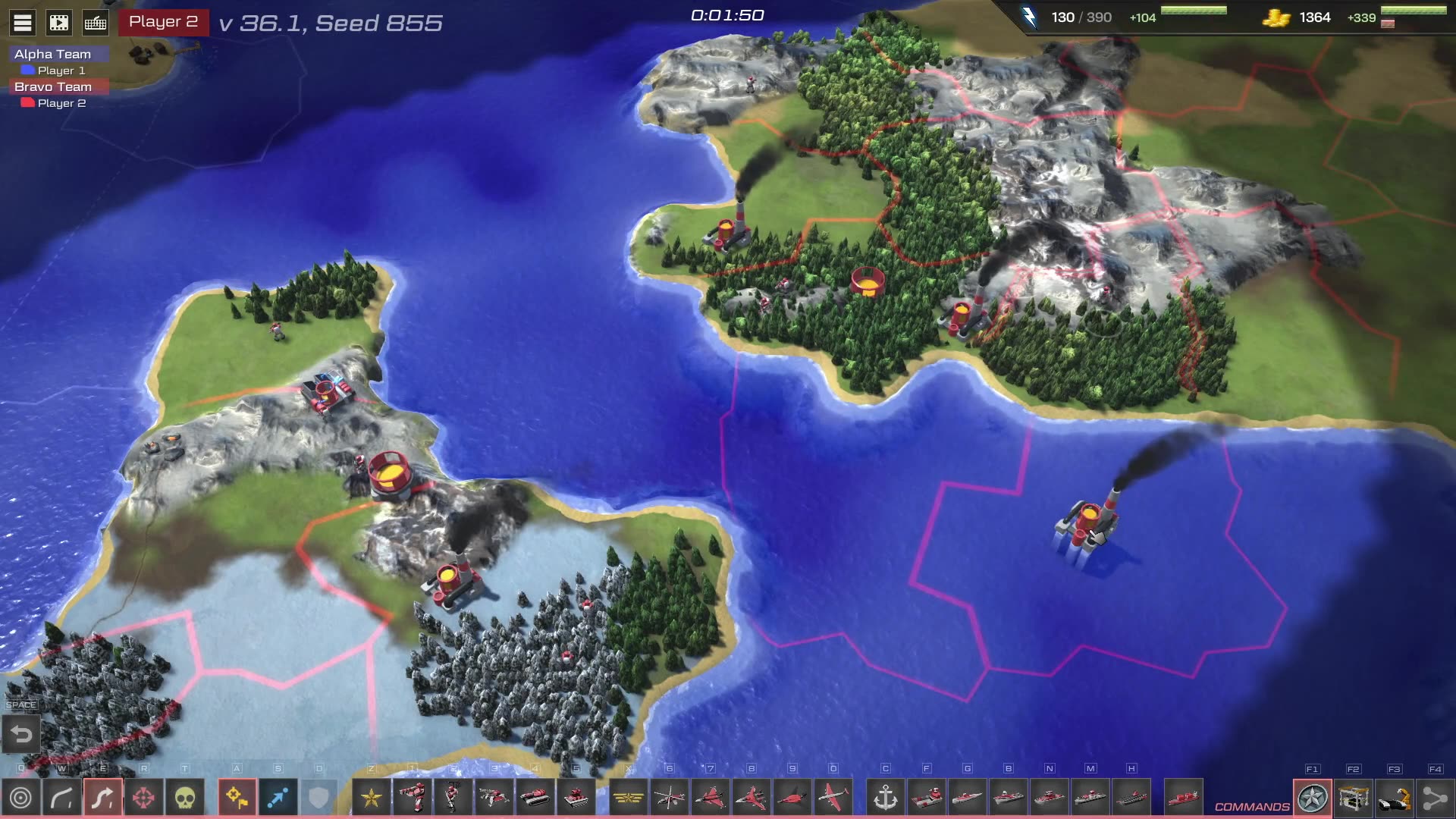Screen dimensions: 1456x819
Task: Click the undo arrow button
Action: point(21,734)
